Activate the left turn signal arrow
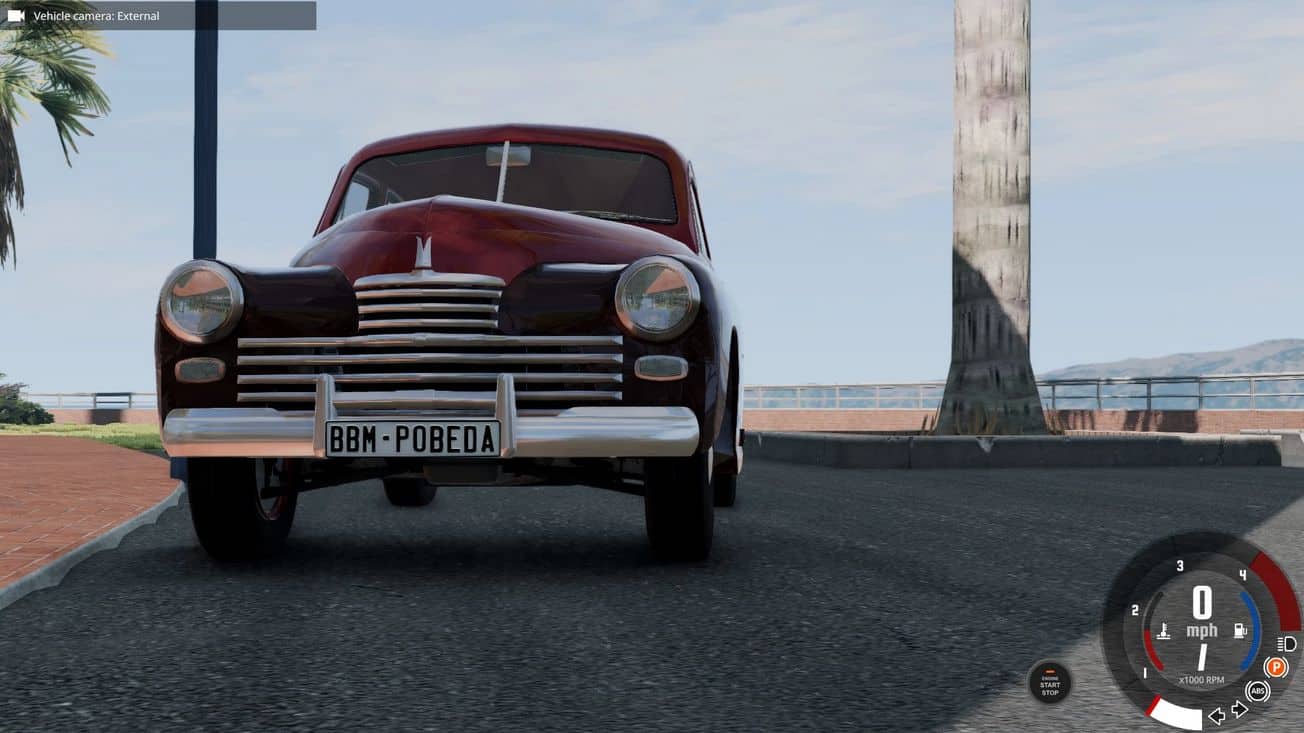Image resolution: width=1304 pixels, height=733 pixels. click(1217, 715)
